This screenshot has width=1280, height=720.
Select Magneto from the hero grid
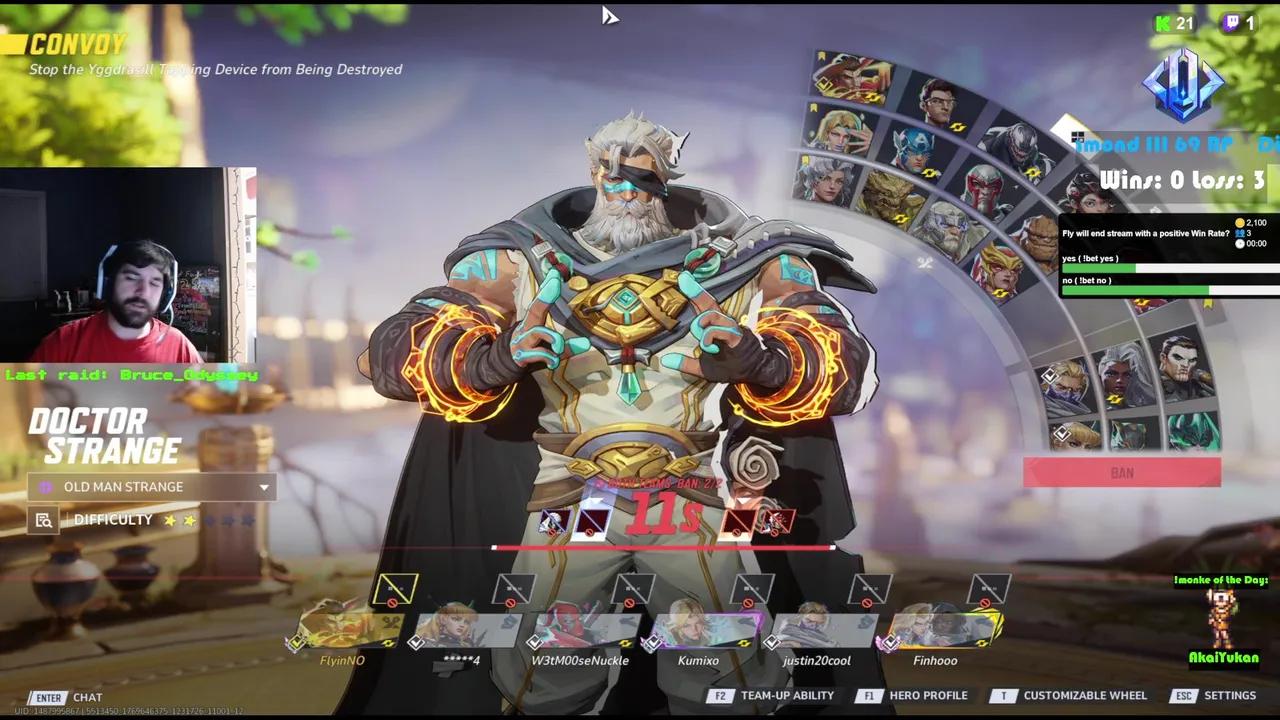[983, 186]
